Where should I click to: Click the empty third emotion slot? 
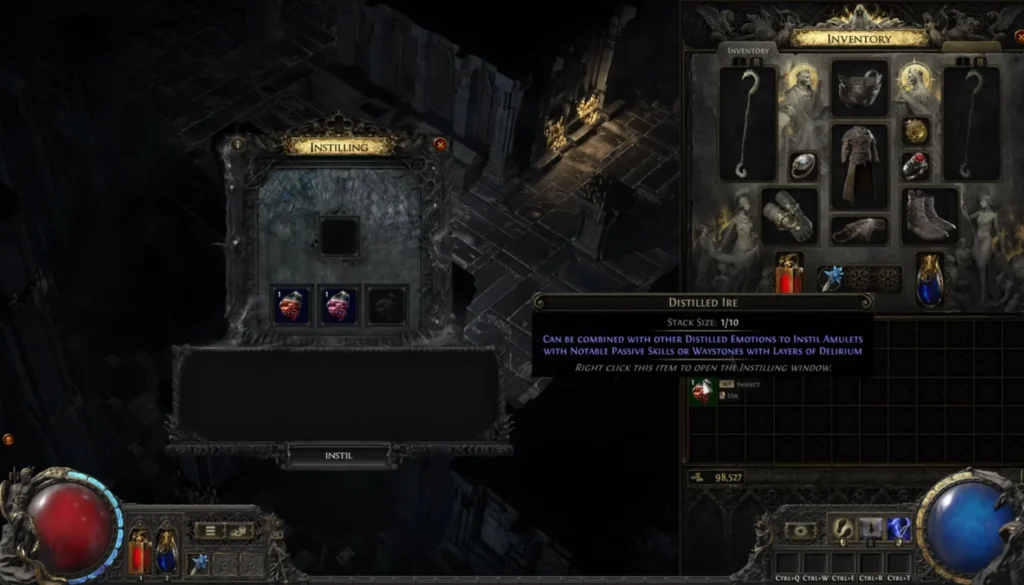tap(384, 305)
